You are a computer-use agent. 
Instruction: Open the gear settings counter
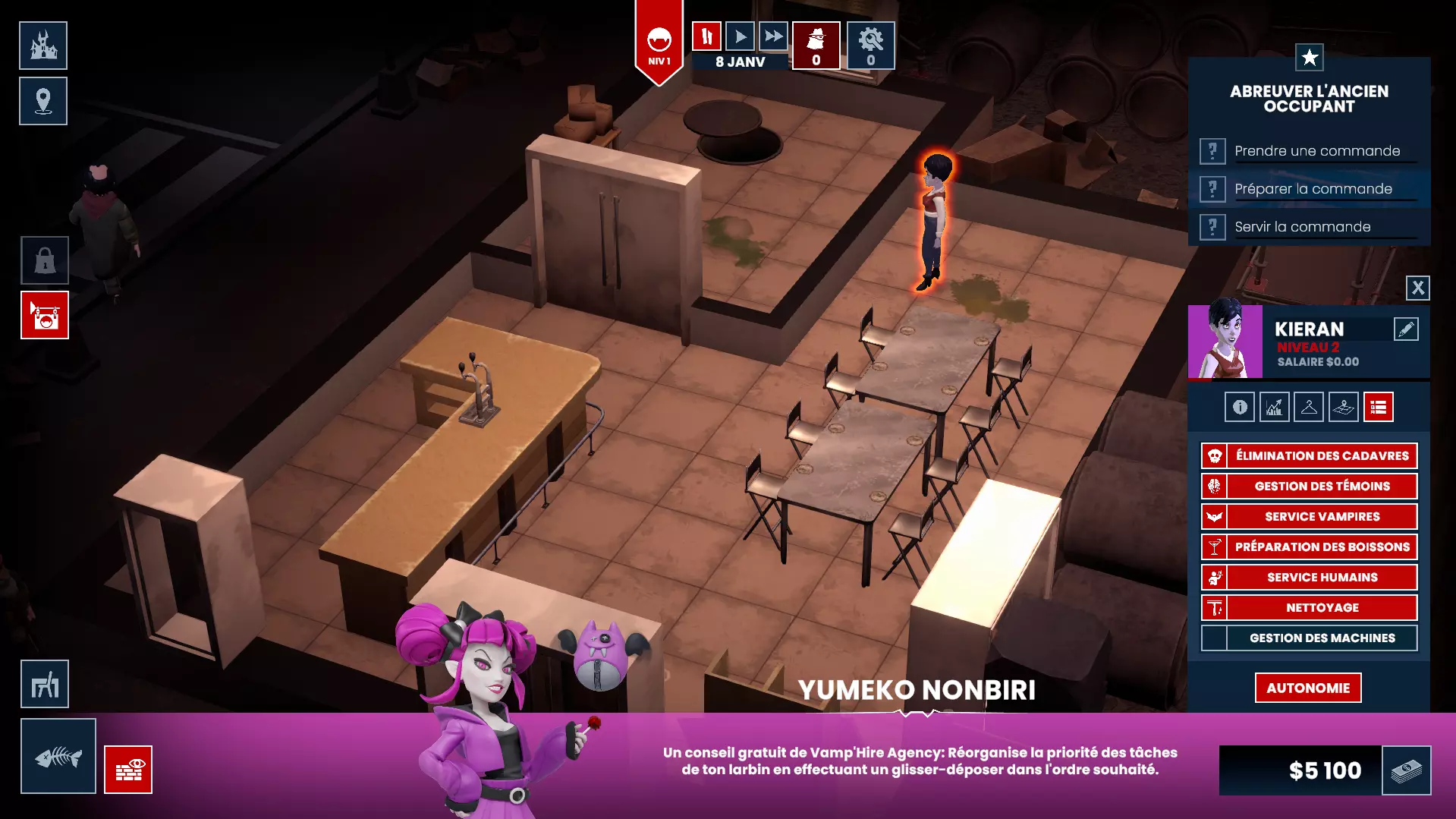(870, 46)
